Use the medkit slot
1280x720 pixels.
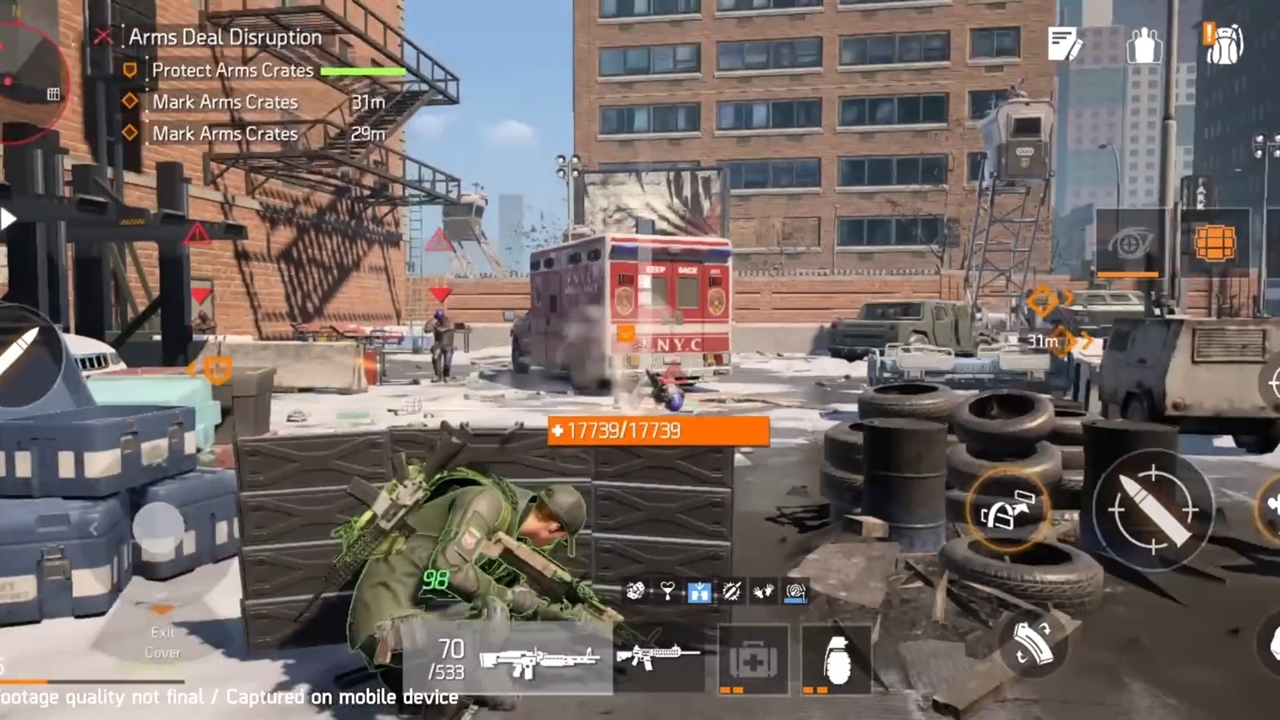click(752, 660)
